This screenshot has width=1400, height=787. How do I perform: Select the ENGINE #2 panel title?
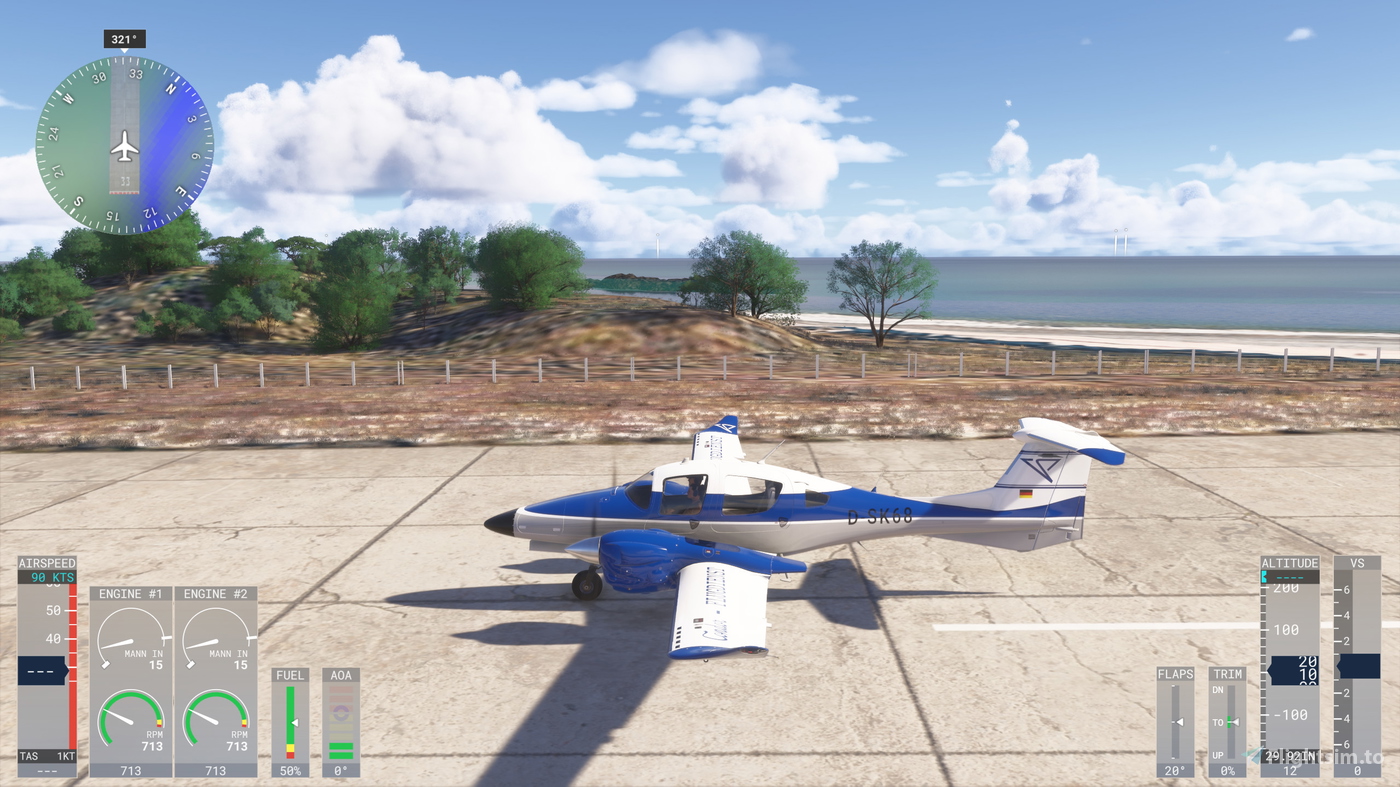point(216,593)
